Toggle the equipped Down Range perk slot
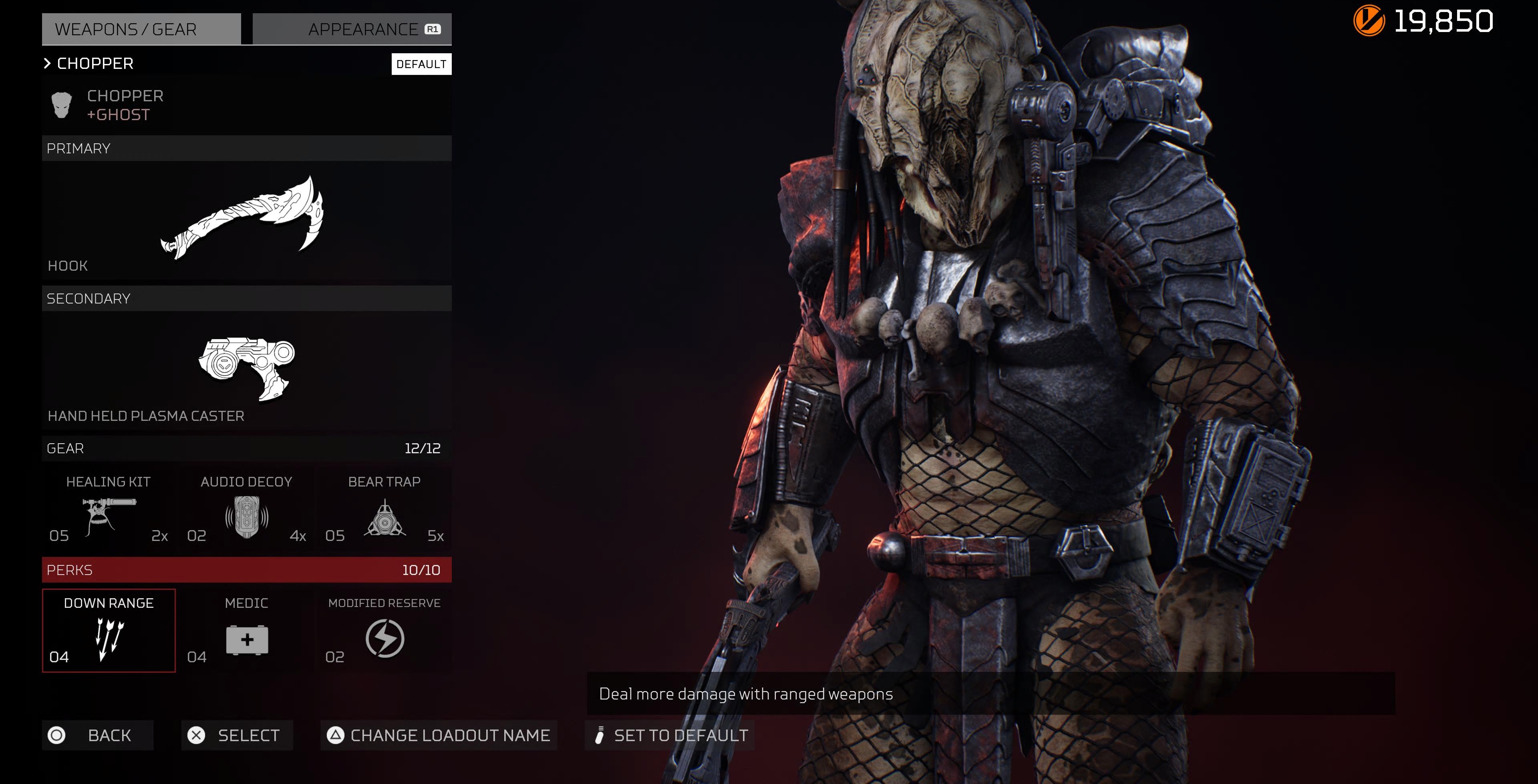 [x=109, y=630]
